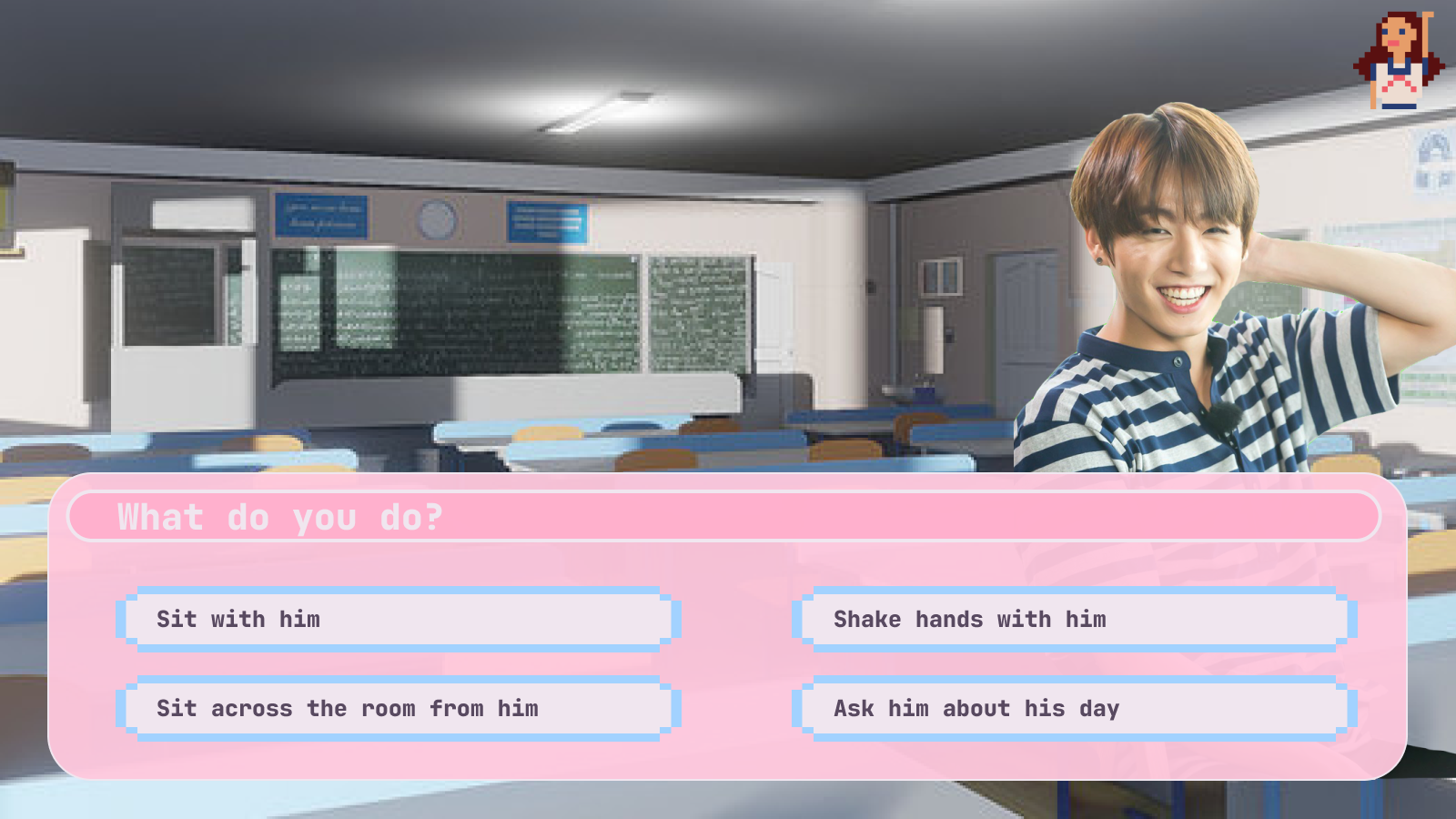Click the pixel girl avatar icon
The height and width of the screenshot is (819, 1456).
point(1399,61)
